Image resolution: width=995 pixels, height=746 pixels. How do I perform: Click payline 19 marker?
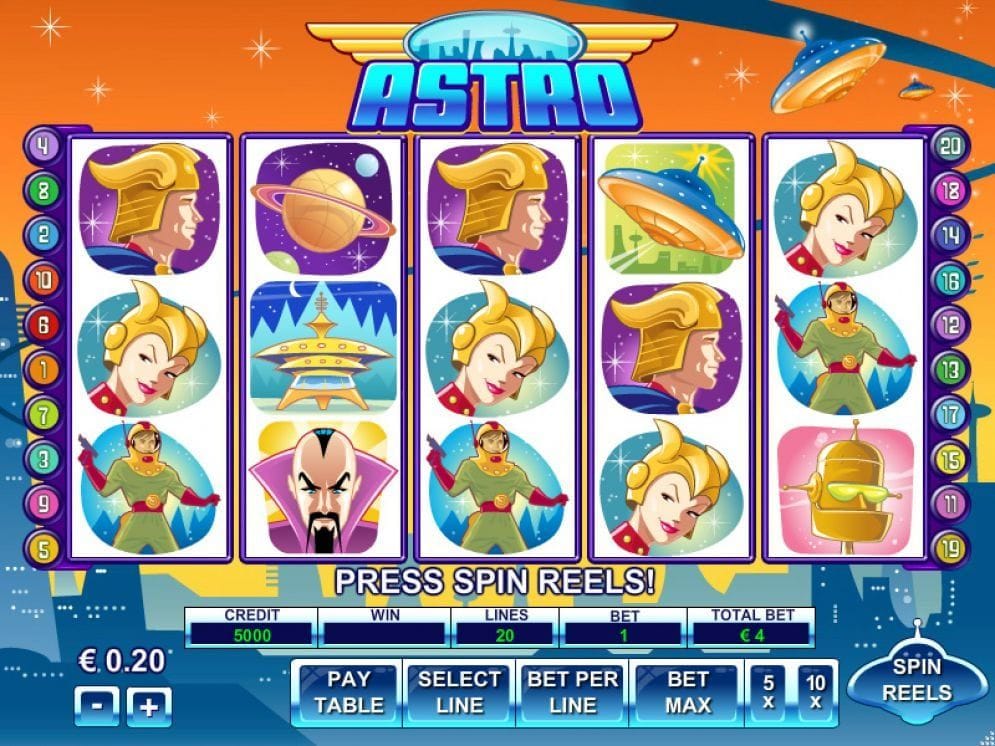950,547
